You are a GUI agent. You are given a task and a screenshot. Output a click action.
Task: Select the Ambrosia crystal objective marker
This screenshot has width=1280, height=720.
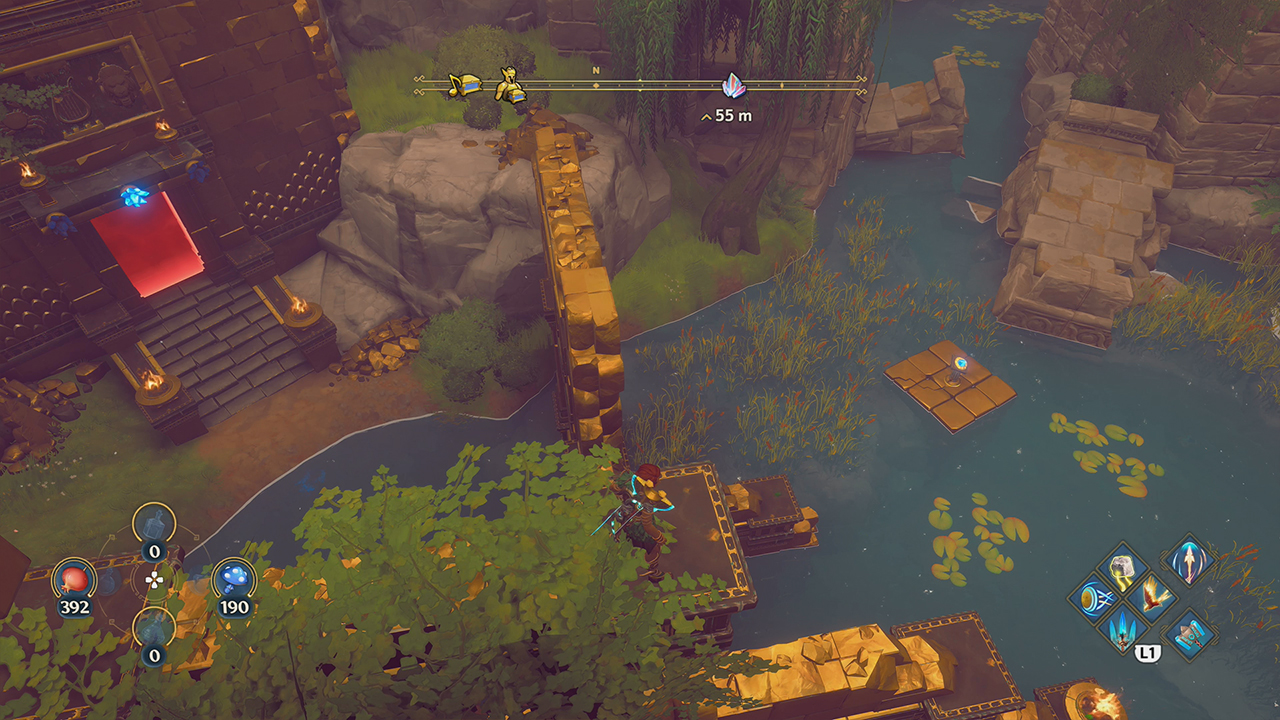732,87
